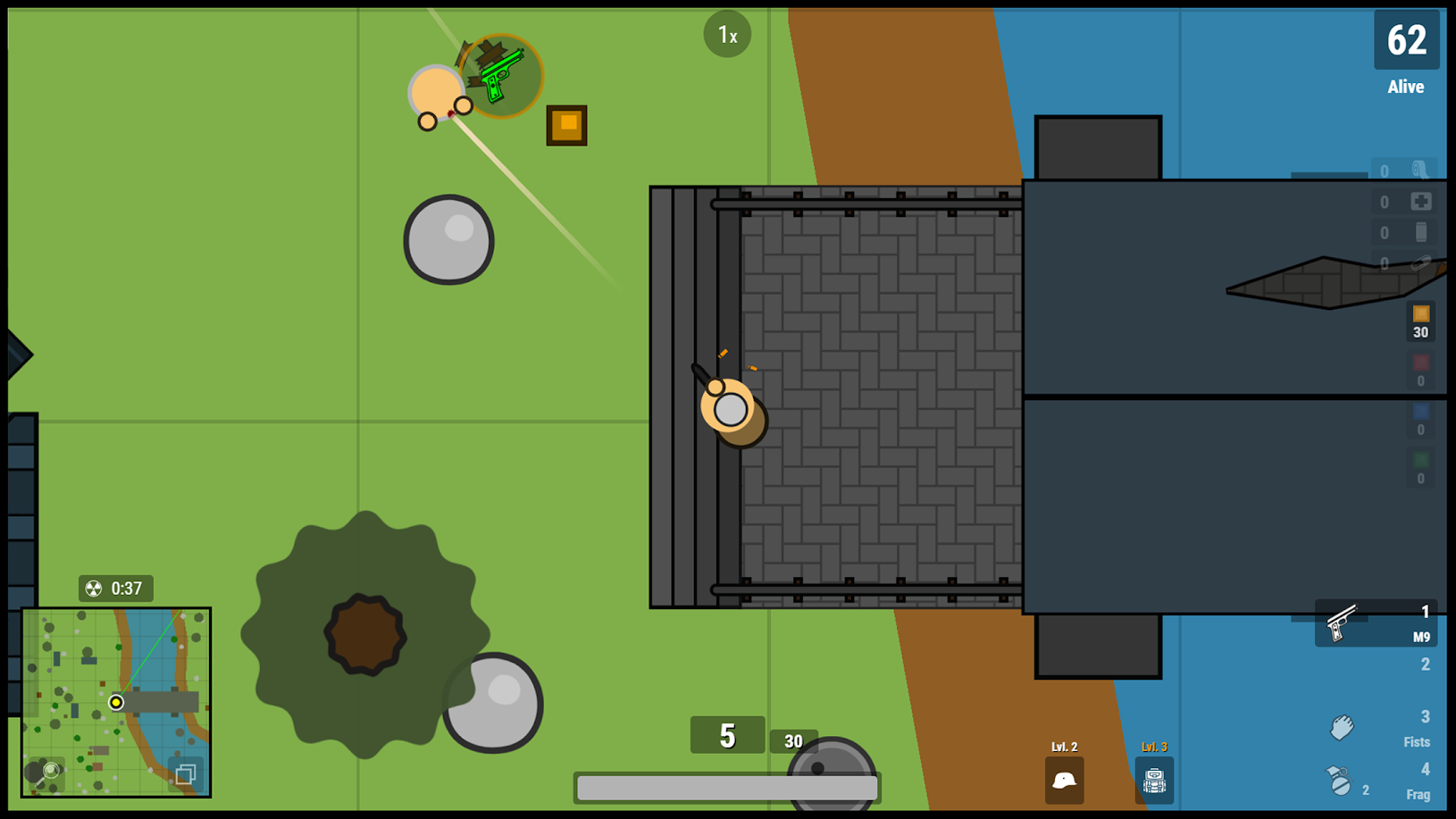Click the pills icon in the inventory column

(x=1421, y=263)
